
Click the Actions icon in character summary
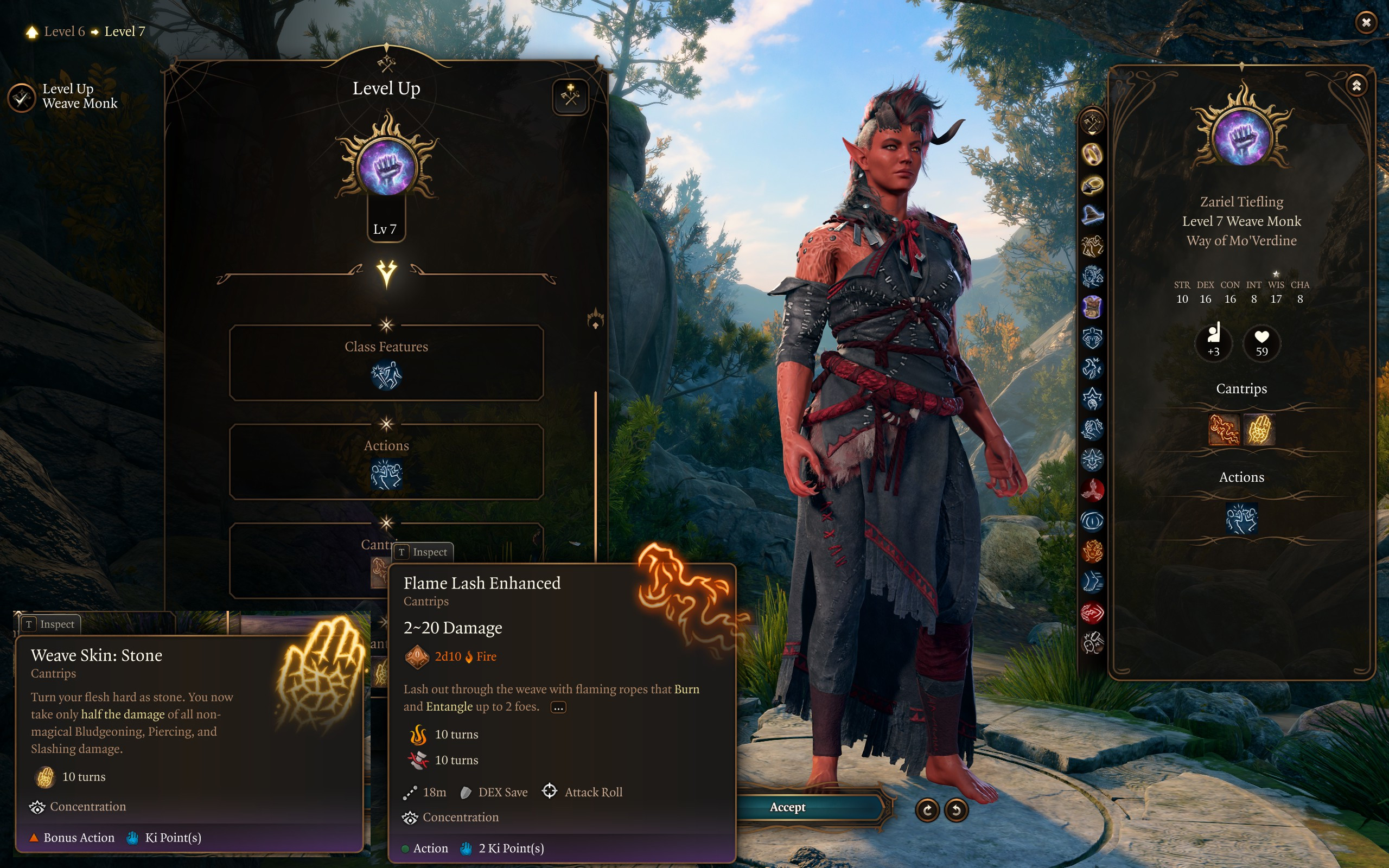(x=1241, y=519)
